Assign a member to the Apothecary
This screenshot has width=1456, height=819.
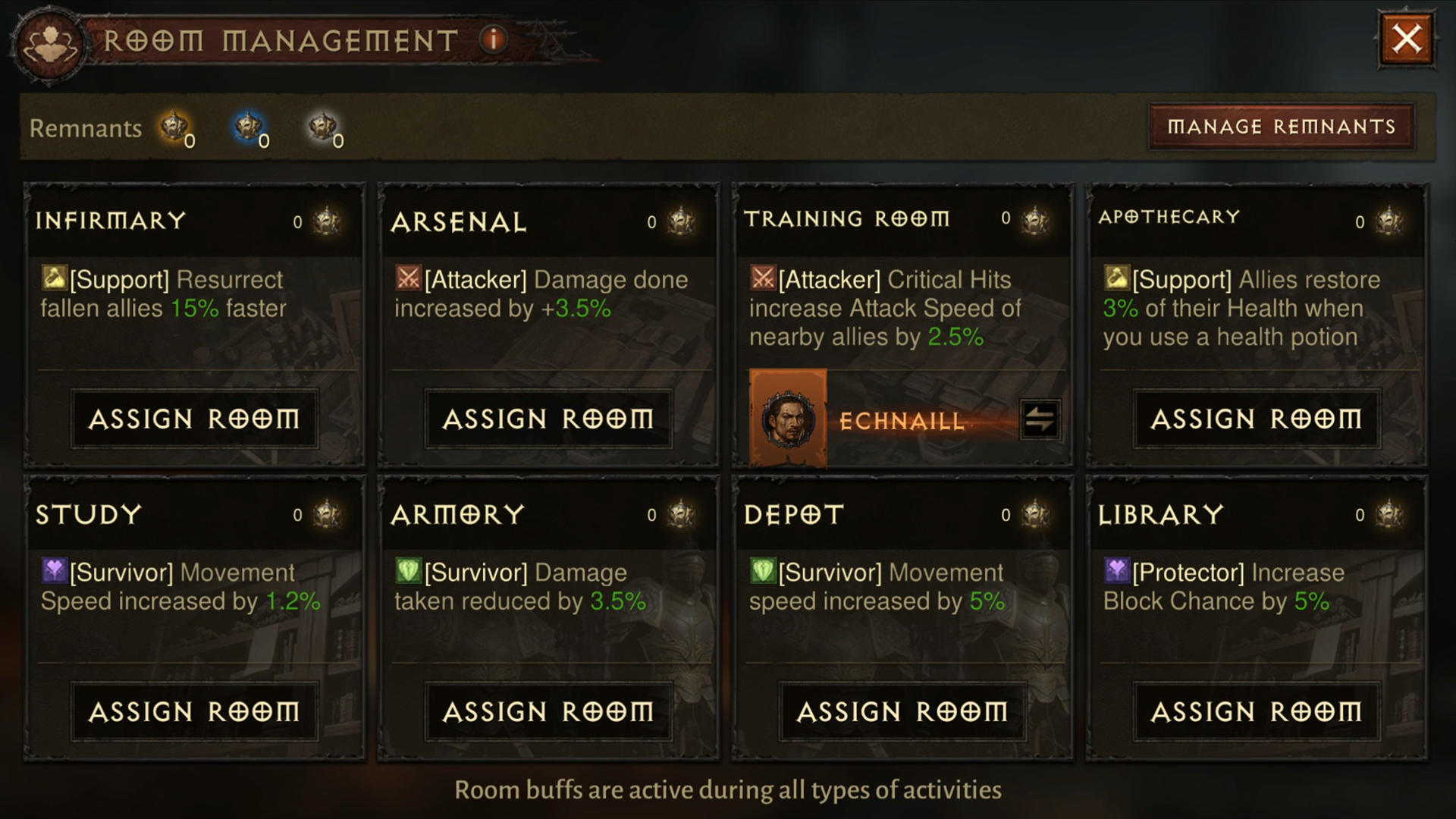point(1256,419)
